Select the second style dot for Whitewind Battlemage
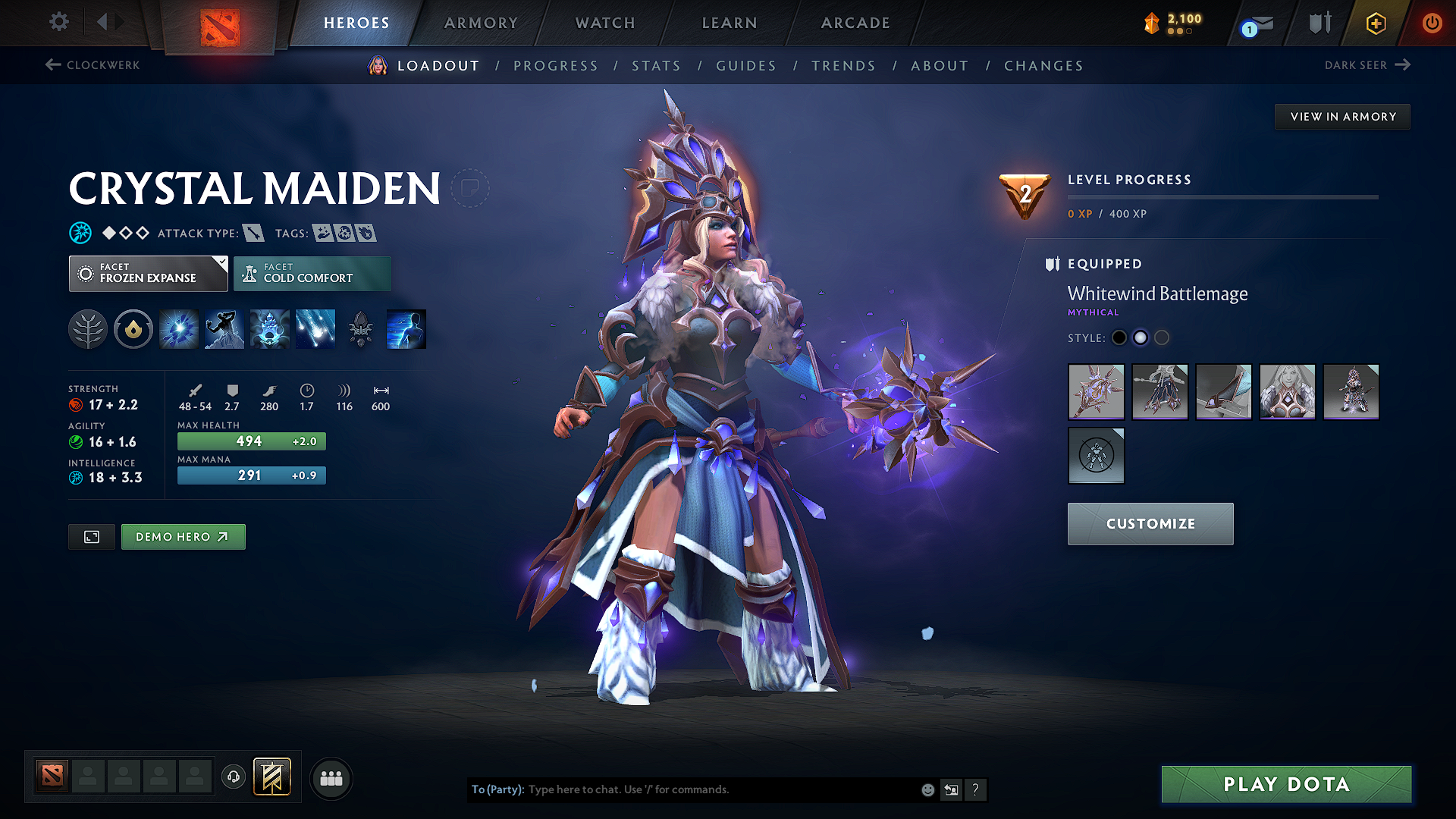Image resolution: width=1456 pixels, height=819 pixels. [1141, 338]
